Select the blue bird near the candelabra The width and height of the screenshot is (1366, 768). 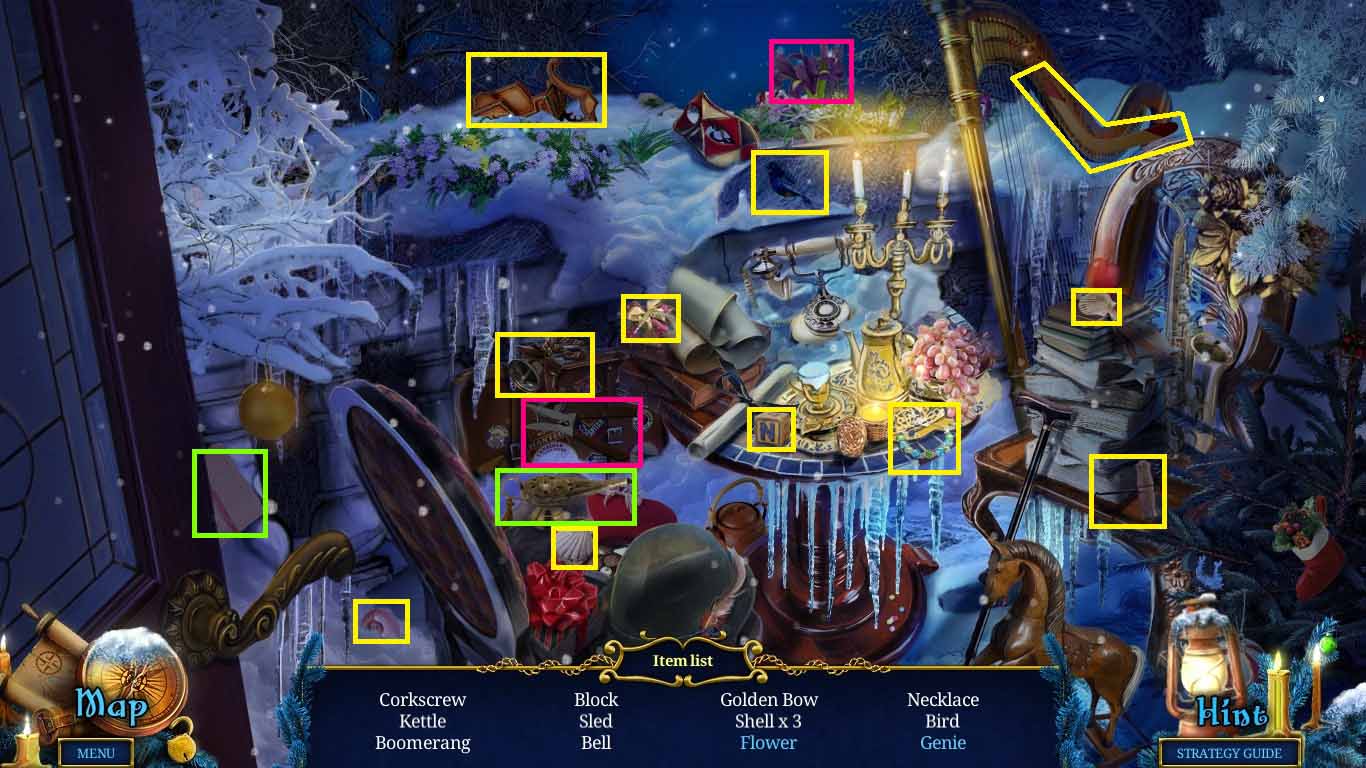(x=788, y=183)
